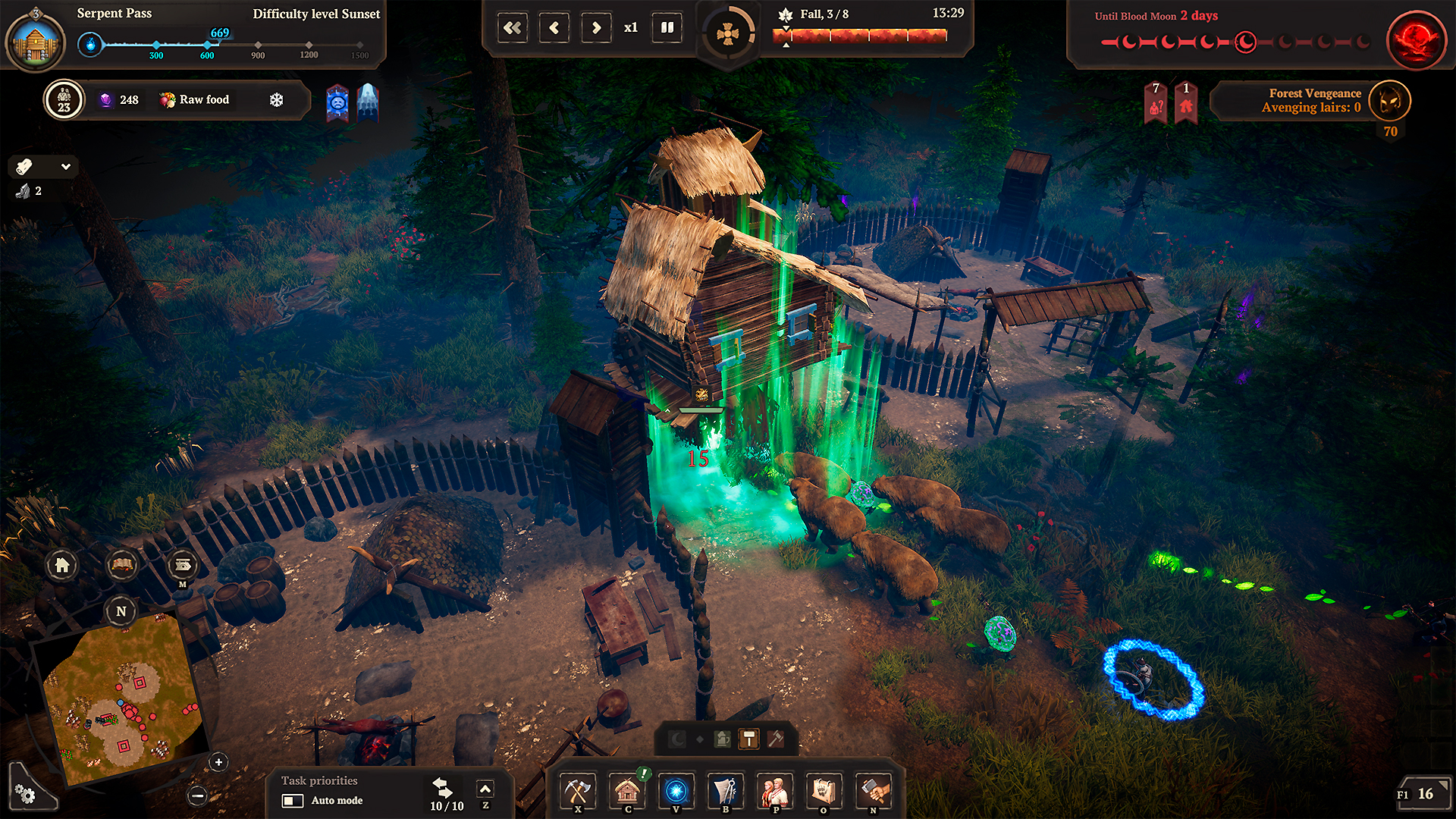Click the home icon above the minimap

[x=64, y=566]
